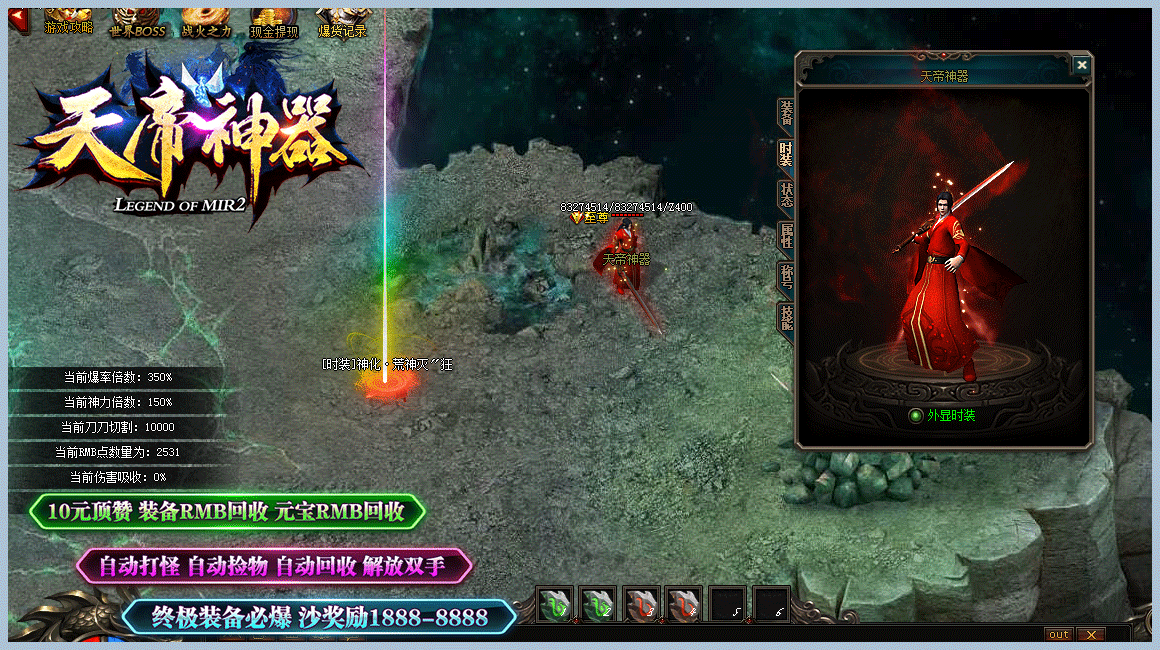
Task: Click the "out" button in the bottom bar
Action: [1058, 634]
